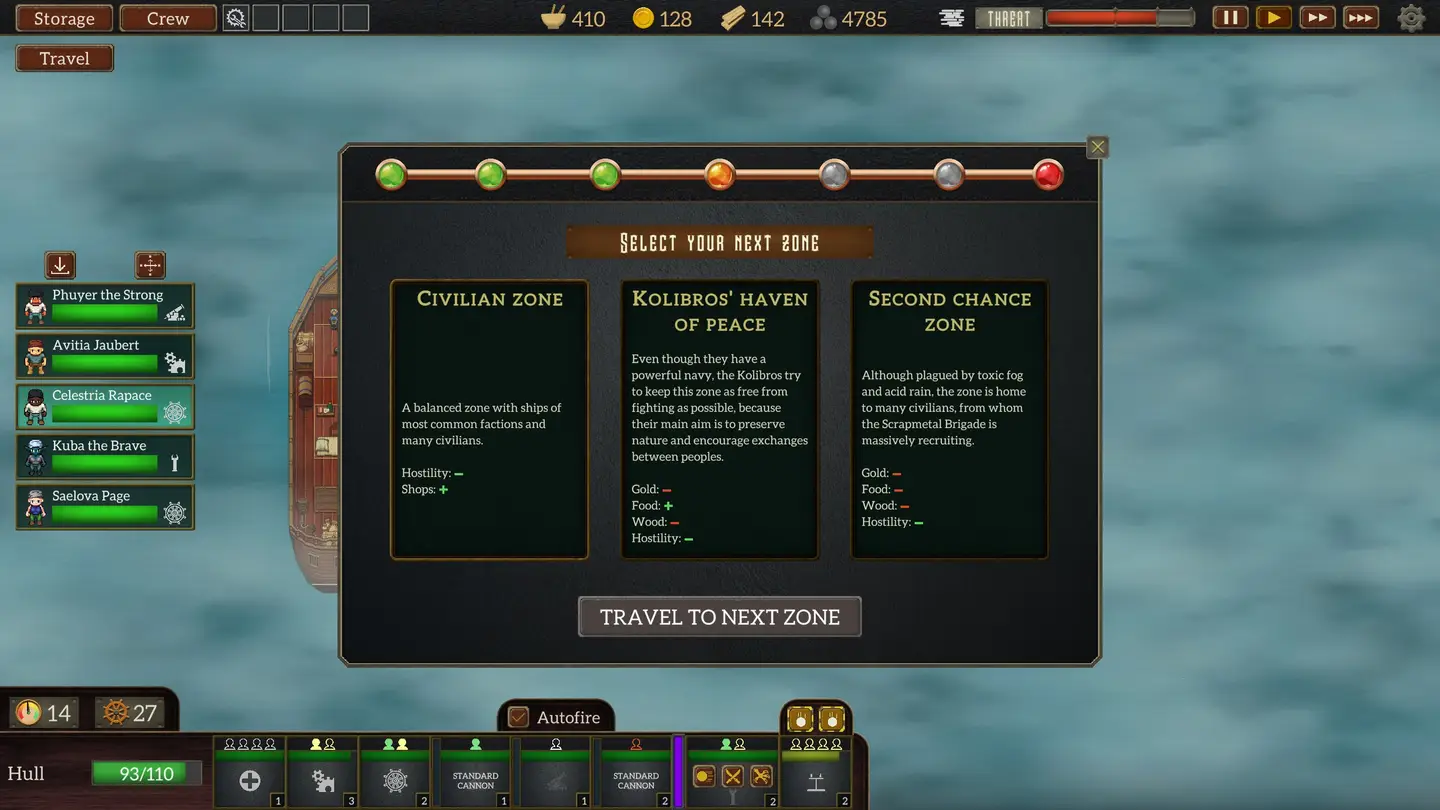
Task: Confirm Travel to Next Zone
Action: click(x=719, y=617)
